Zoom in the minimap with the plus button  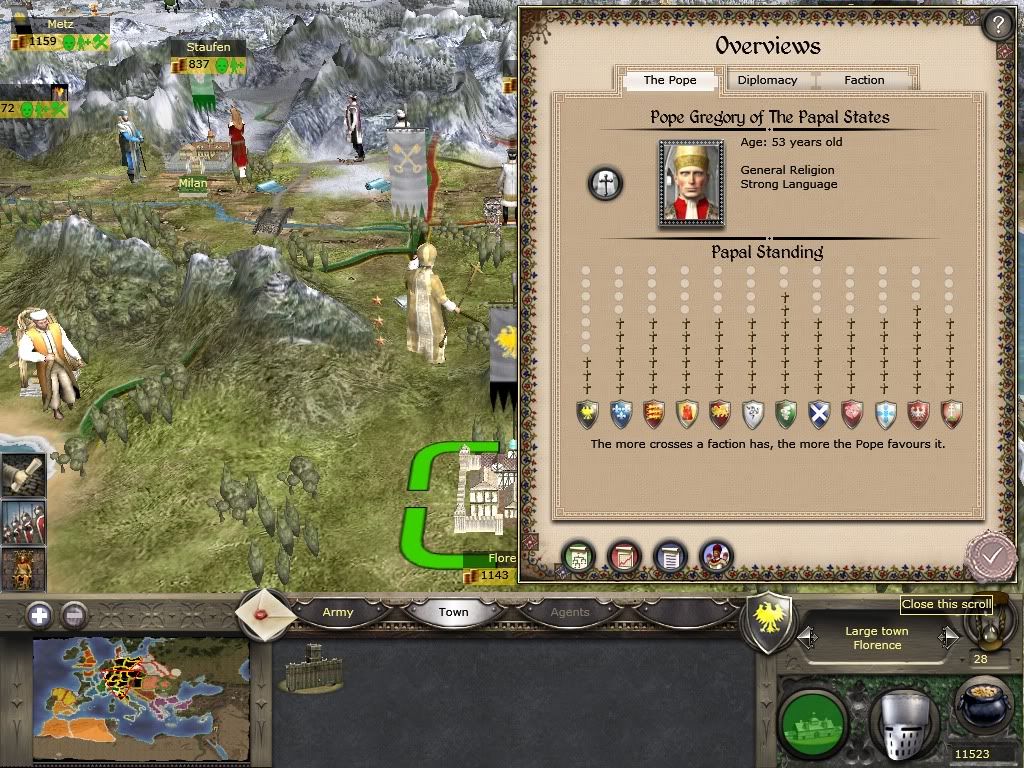38,615
